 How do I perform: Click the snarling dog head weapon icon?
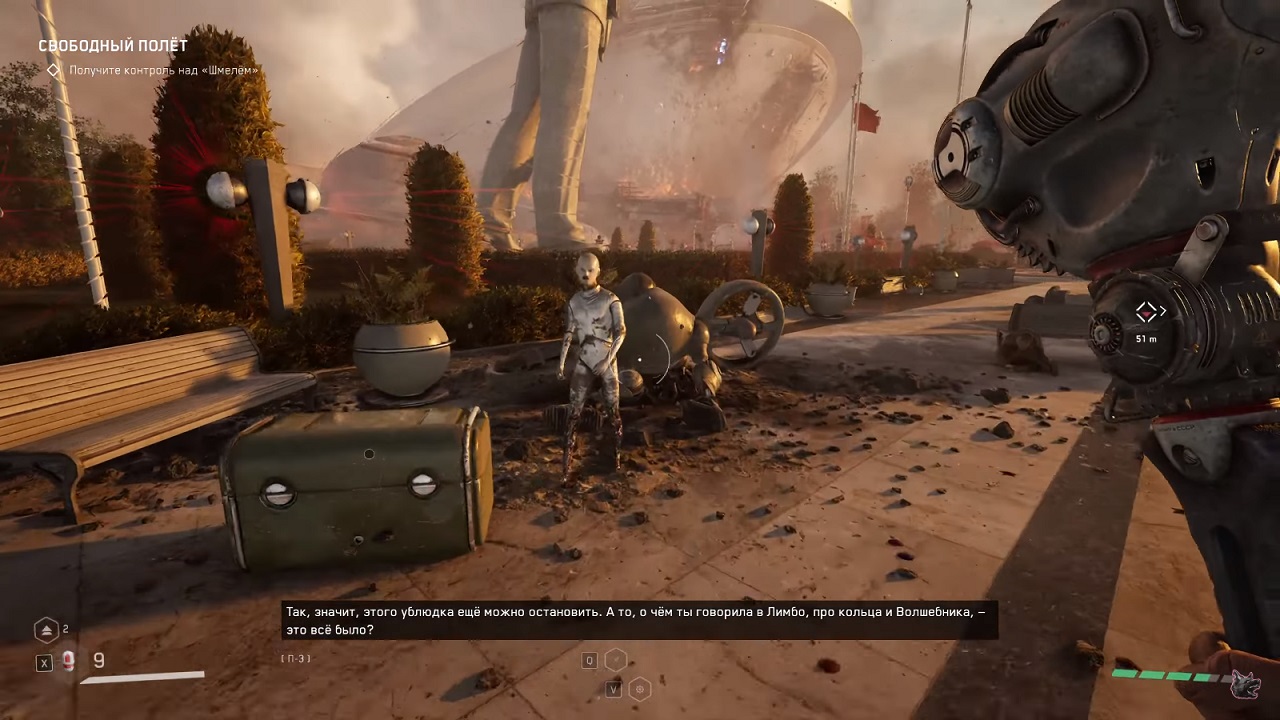tap(1244, 684)
